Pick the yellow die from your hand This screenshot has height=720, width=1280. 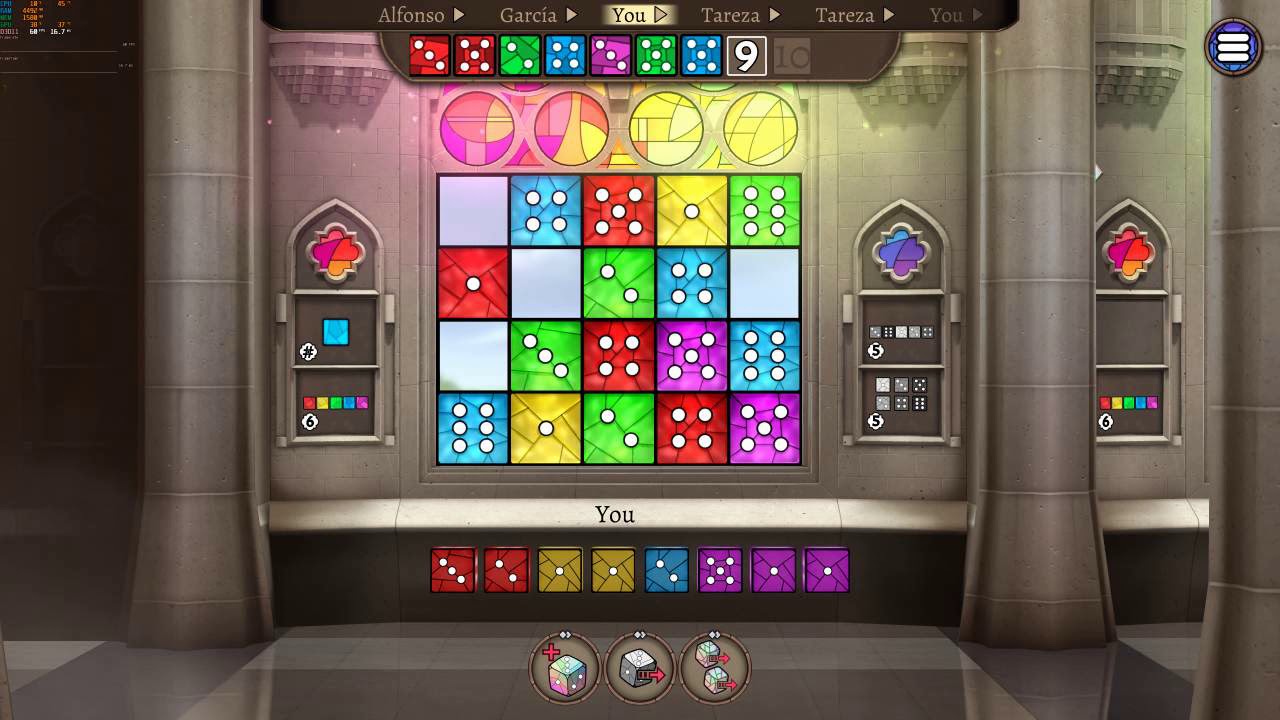[x=559, y=570]
